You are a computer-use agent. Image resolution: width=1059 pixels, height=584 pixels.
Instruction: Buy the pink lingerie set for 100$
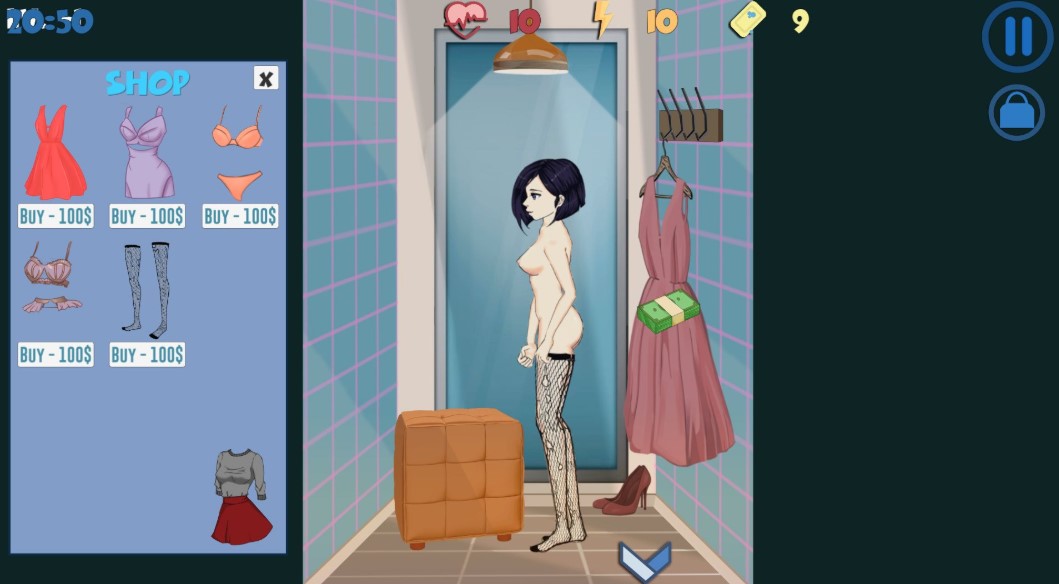tap(56, 355)
